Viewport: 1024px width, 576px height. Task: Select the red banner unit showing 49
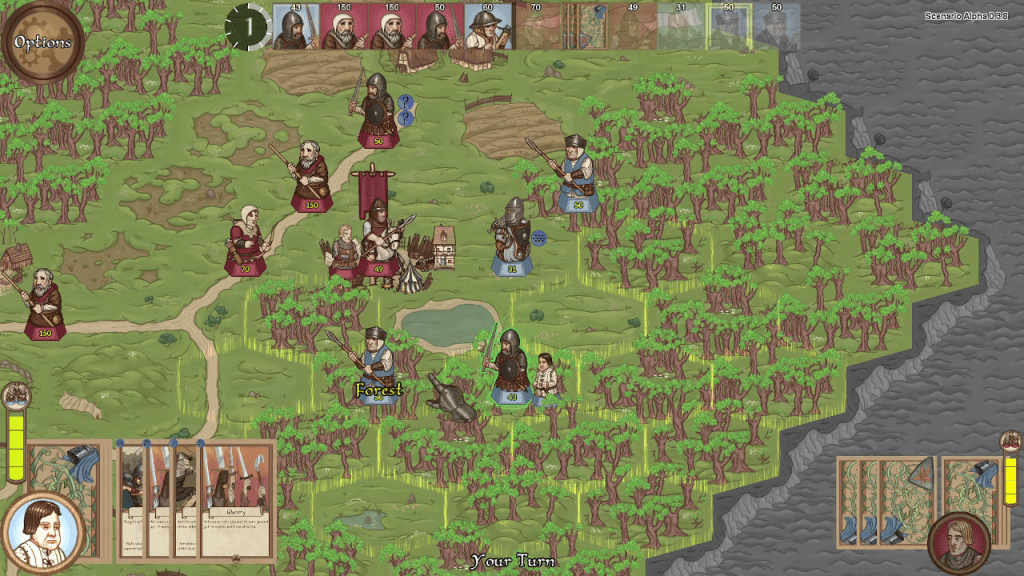[377, 238]
